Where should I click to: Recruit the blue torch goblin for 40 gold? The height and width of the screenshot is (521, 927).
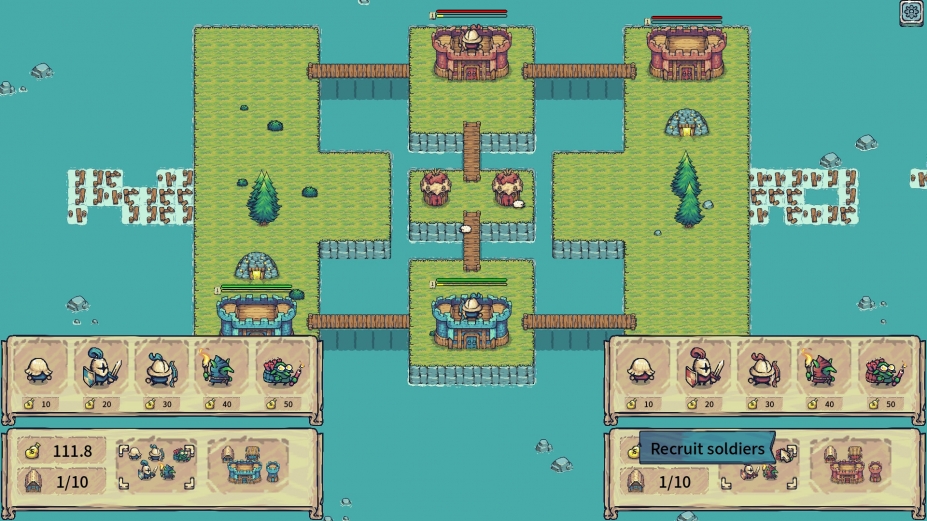218,371
